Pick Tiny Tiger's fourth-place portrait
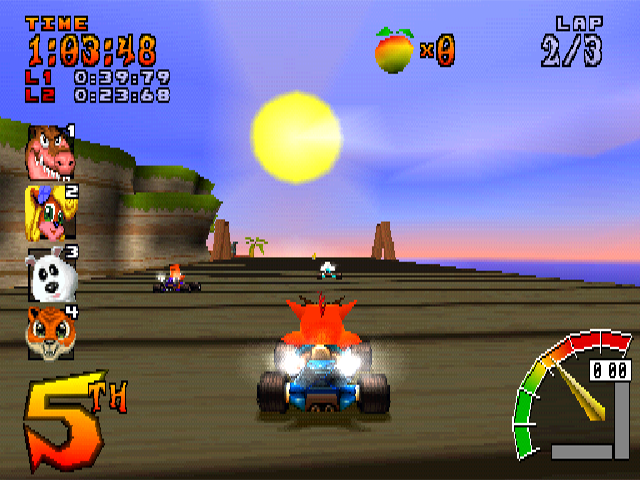The height and width of the screenshot is (480, 640). tap(50, 333)
